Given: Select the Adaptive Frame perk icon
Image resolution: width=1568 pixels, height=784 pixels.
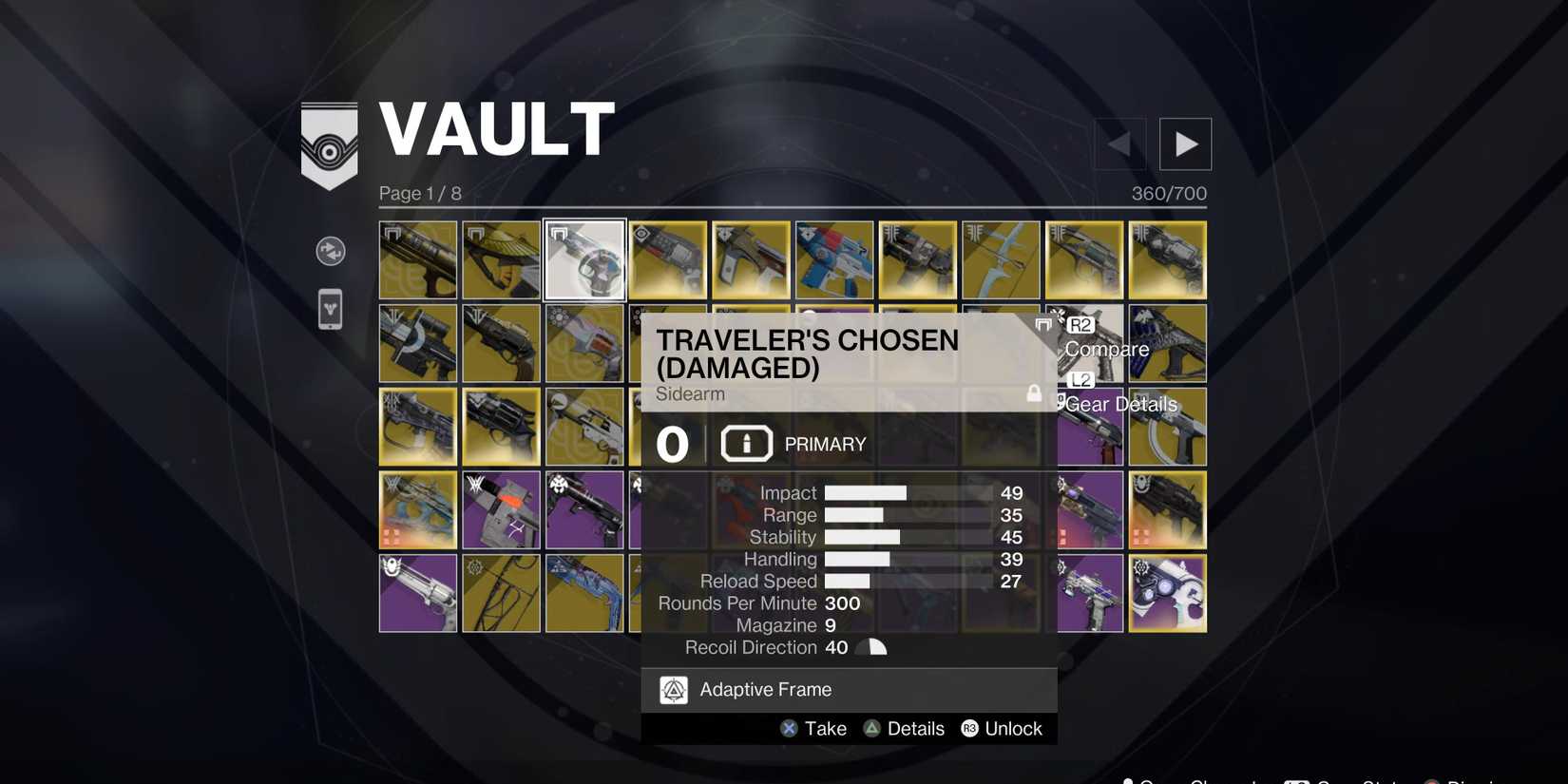Looking at the screenshot, I should [x=674, y=688].
